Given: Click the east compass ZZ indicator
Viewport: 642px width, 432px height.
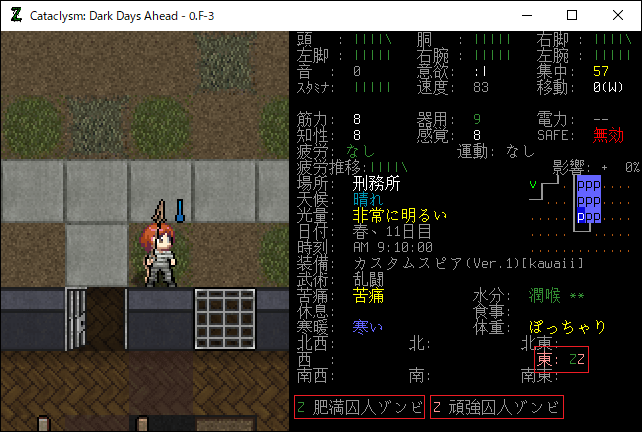Looking at the screenshot, I should point(561,359).
